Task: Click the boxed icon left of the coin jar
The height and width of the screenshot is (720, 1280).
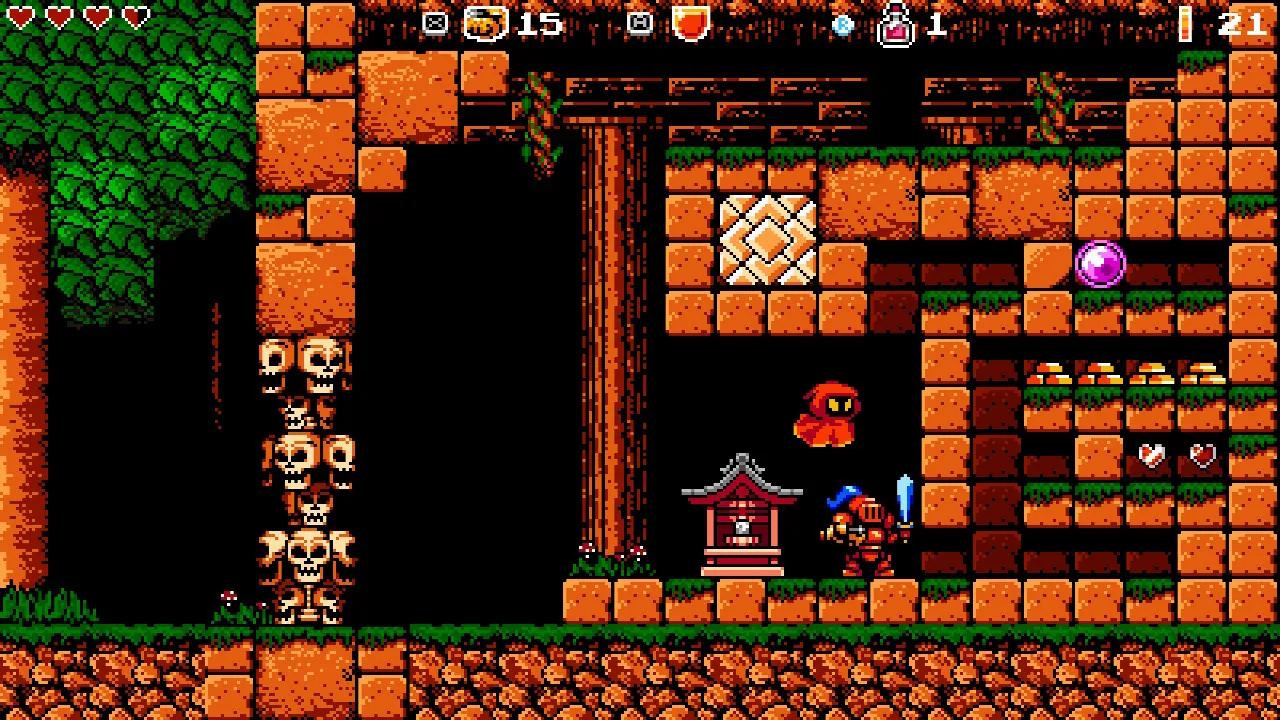Action: pos(434,22)
